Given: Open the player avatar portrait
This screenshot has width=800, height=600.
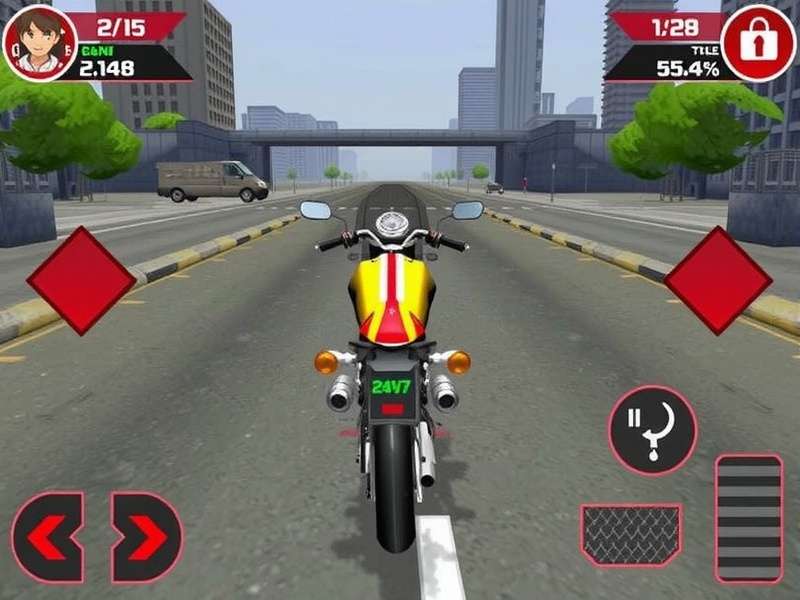Looking at the screenshot, I should tap(40, 43).
